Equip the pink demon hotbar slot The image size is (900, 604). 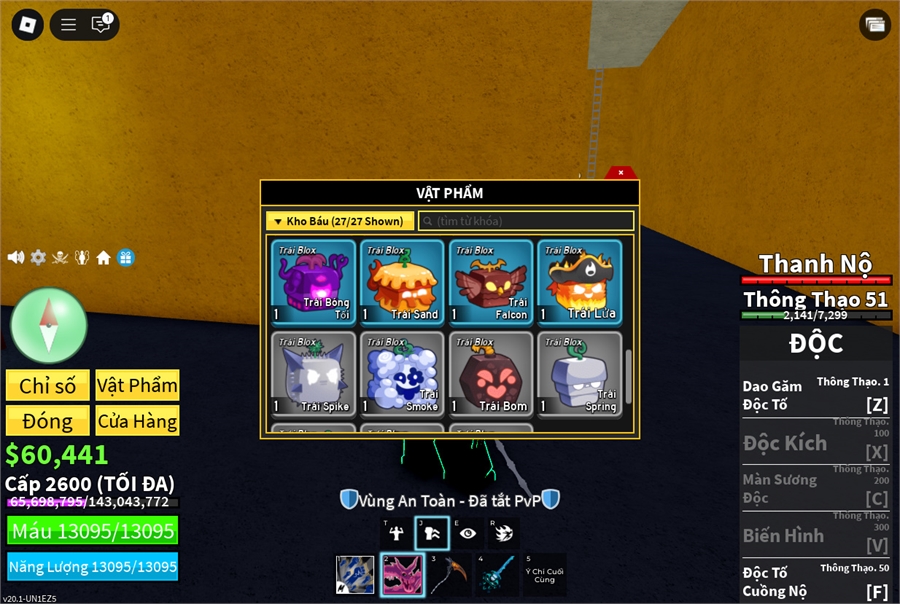point(401,575)
